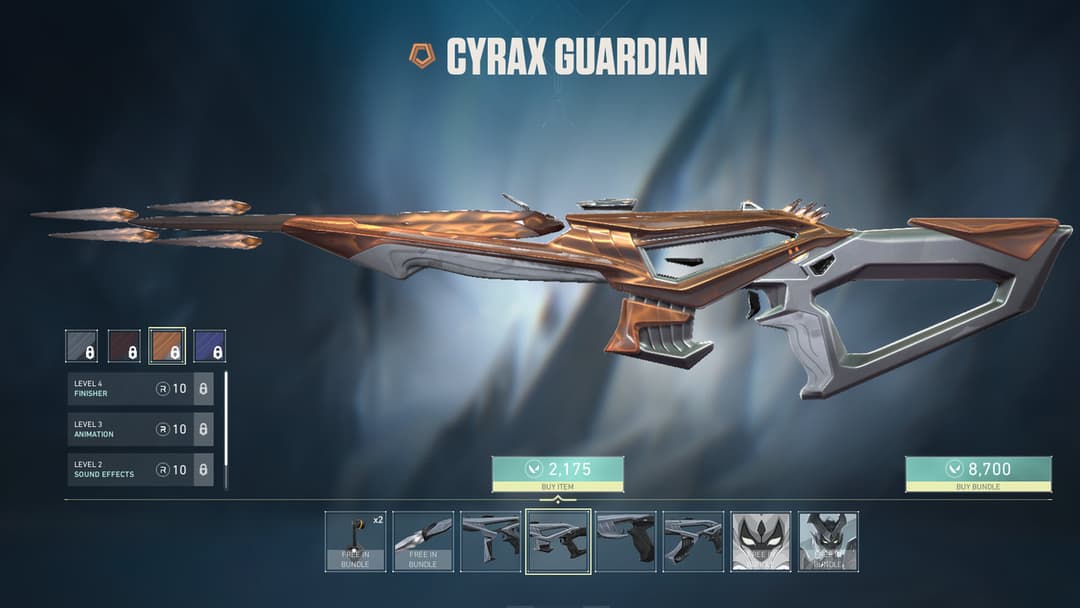Viewport: 1080px width, 608px height.
Task: Pick the orange copper color variant swatch
Action: coord(167,346)
